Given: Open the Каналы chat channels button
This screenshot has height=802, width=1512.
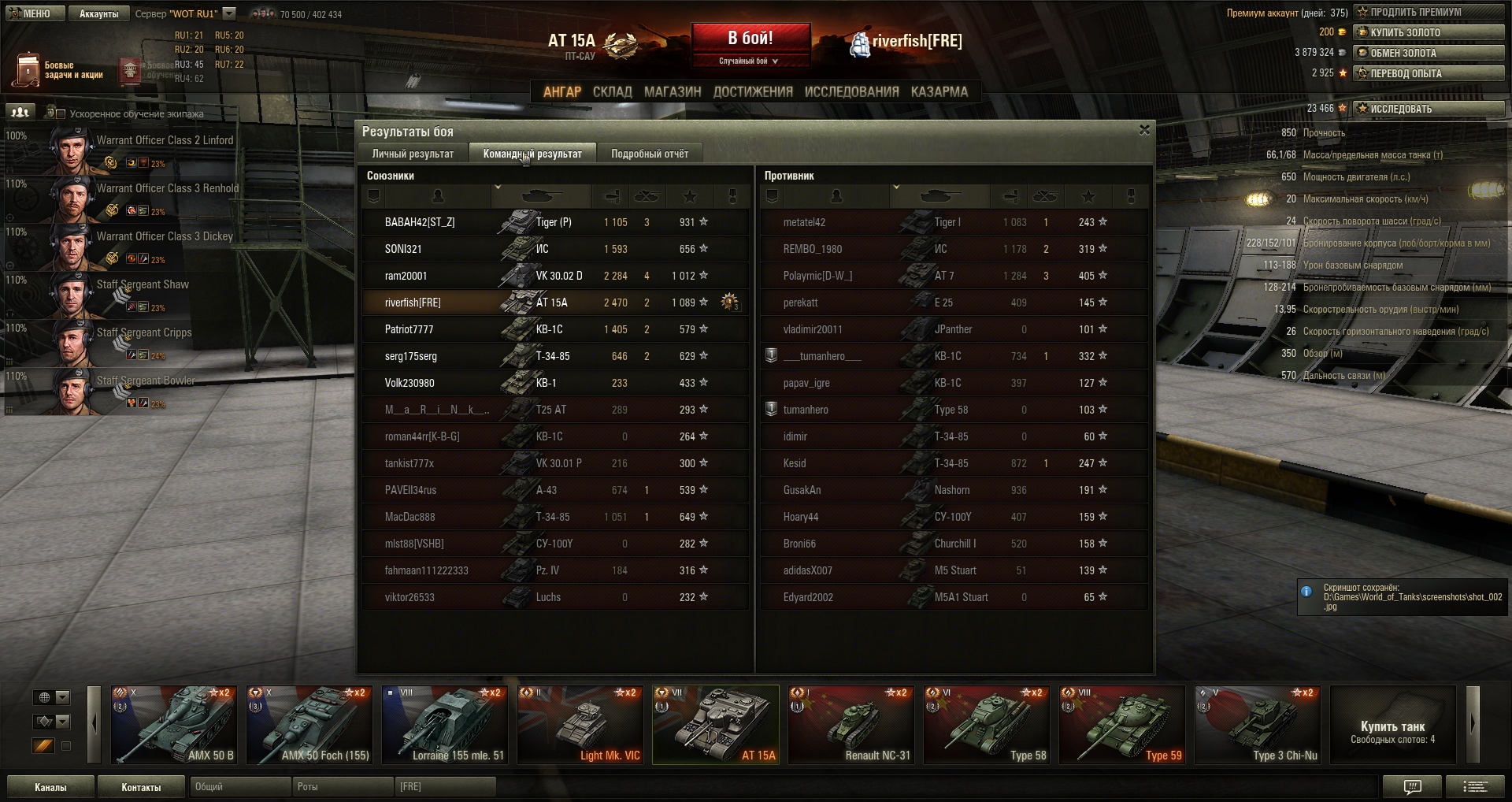Looking at the screenshot, I should (x=50, y=787).
